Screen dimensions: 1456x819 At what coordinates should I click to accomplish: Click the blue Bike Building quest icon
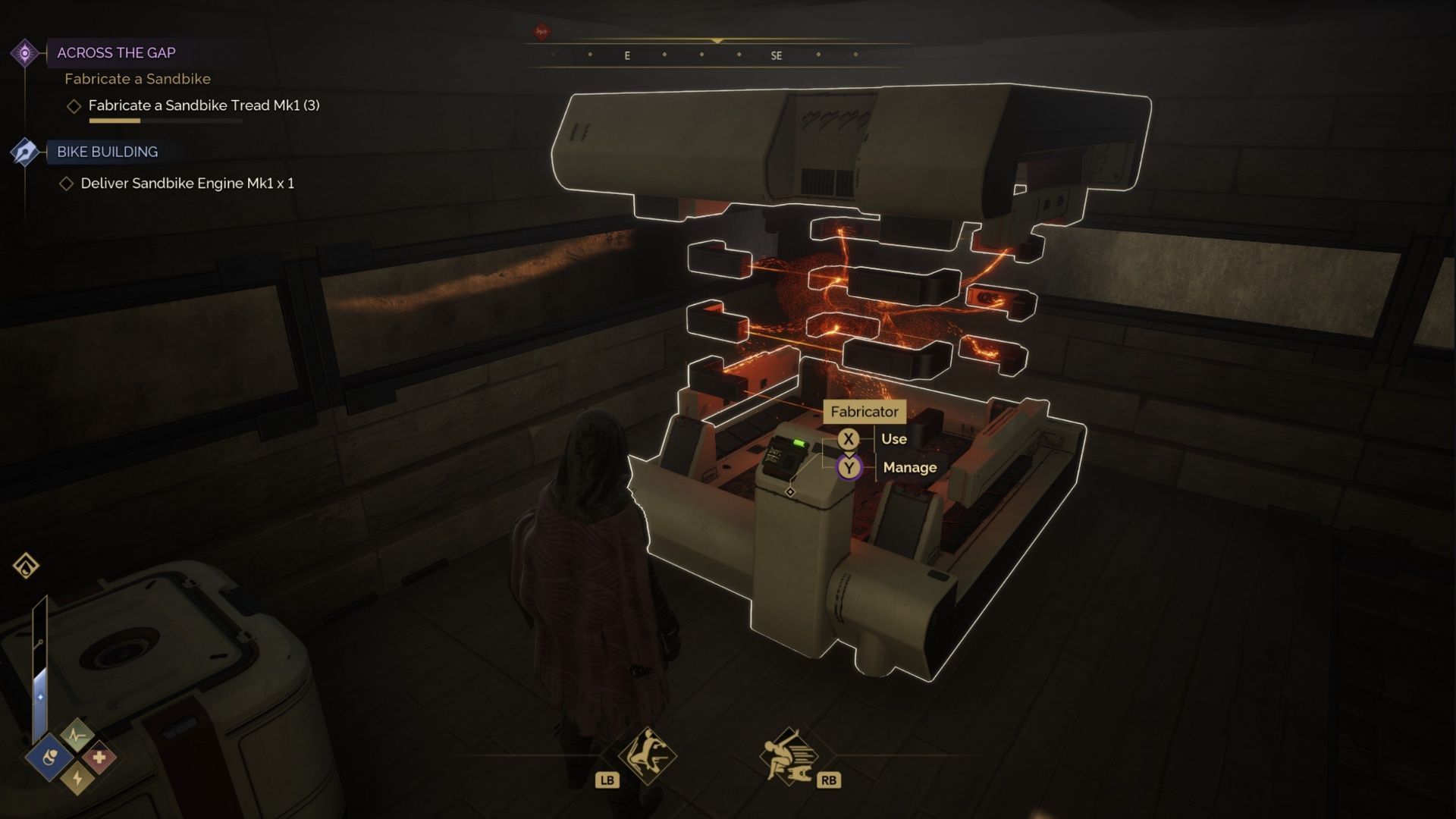pos(25,152)
